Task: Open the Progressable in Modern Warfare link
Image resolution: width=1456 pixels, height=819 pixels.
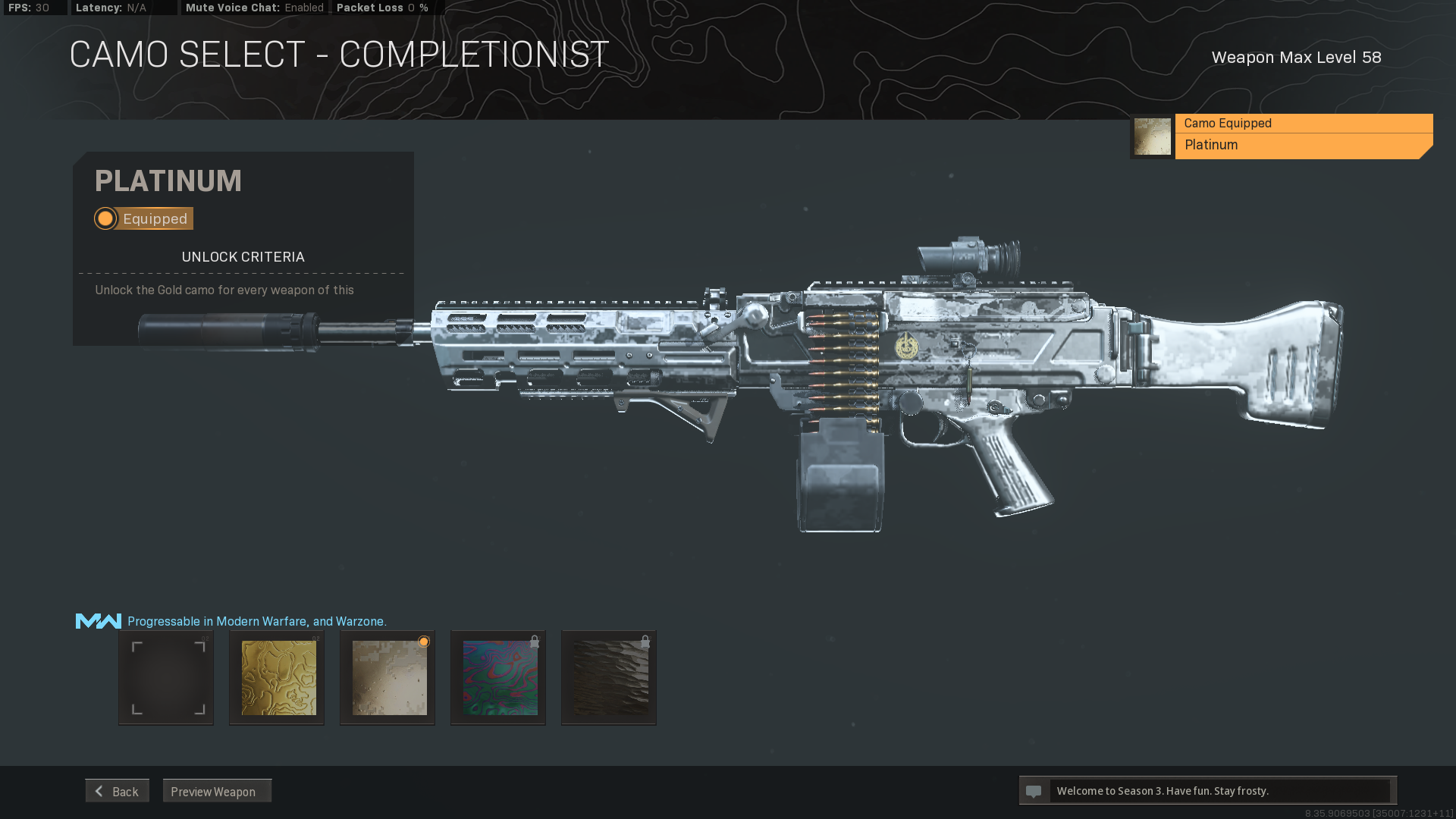Action: click(256, 621)
